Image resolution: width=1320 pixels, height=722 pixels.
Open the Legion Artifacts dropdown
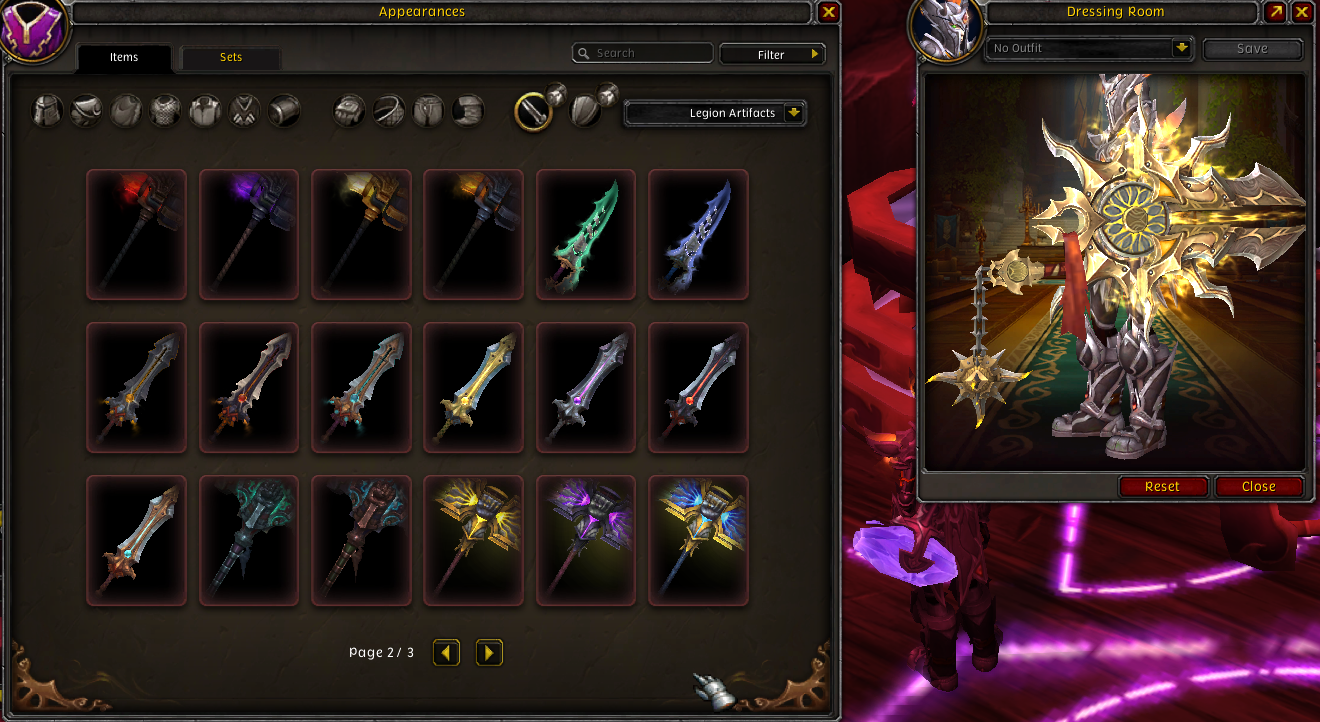[716, 113]
